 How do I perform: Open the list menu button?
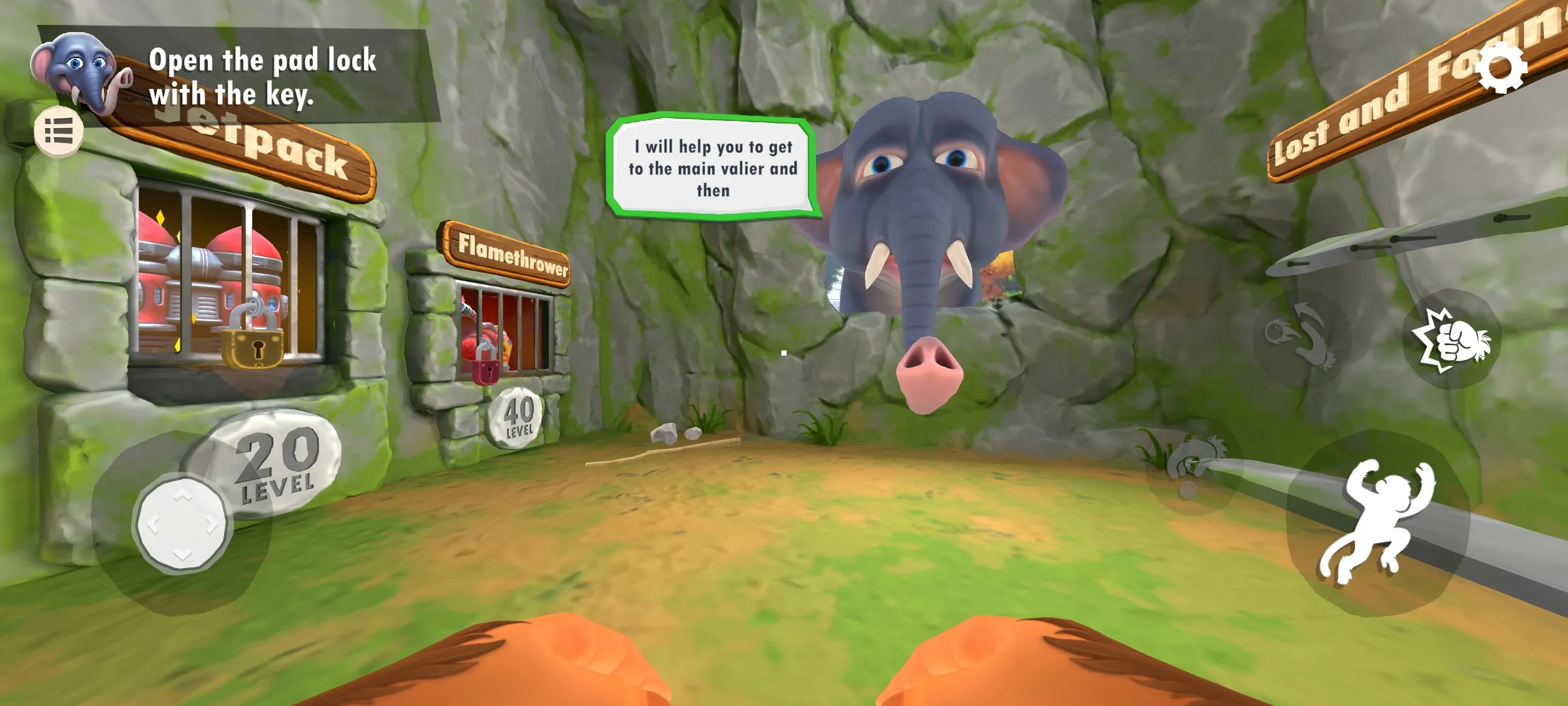pos(59,131)
